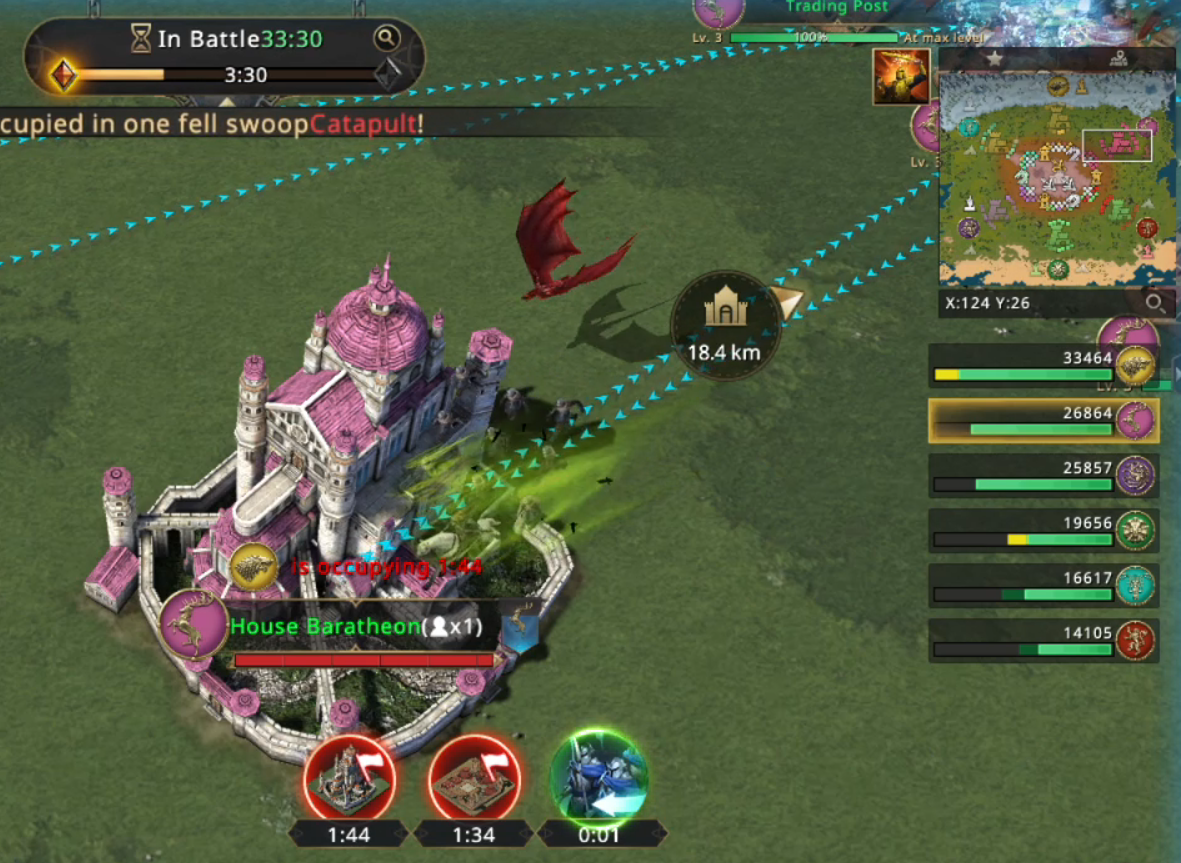Switch to the location pin minimap tab
Screen dimensions: 1181x863
1118,59
